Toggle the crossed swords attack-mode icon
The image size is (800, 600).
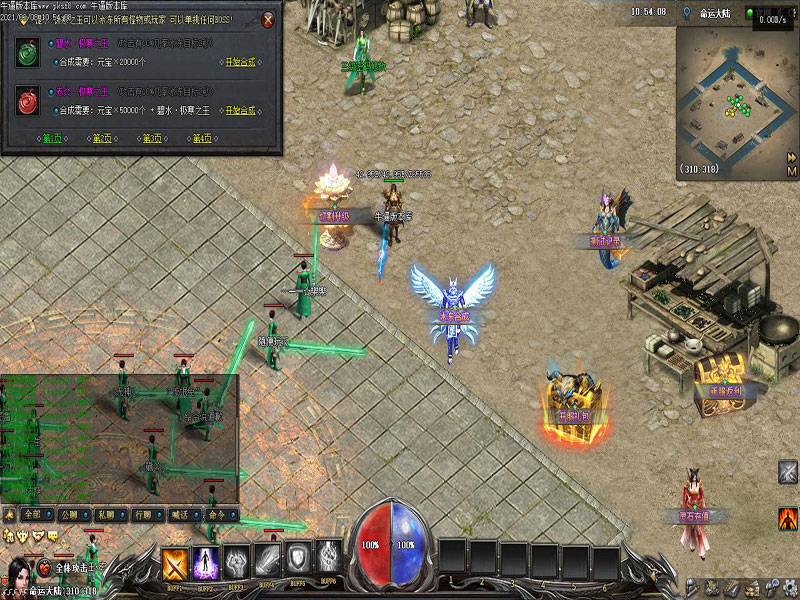click(788, 472)
